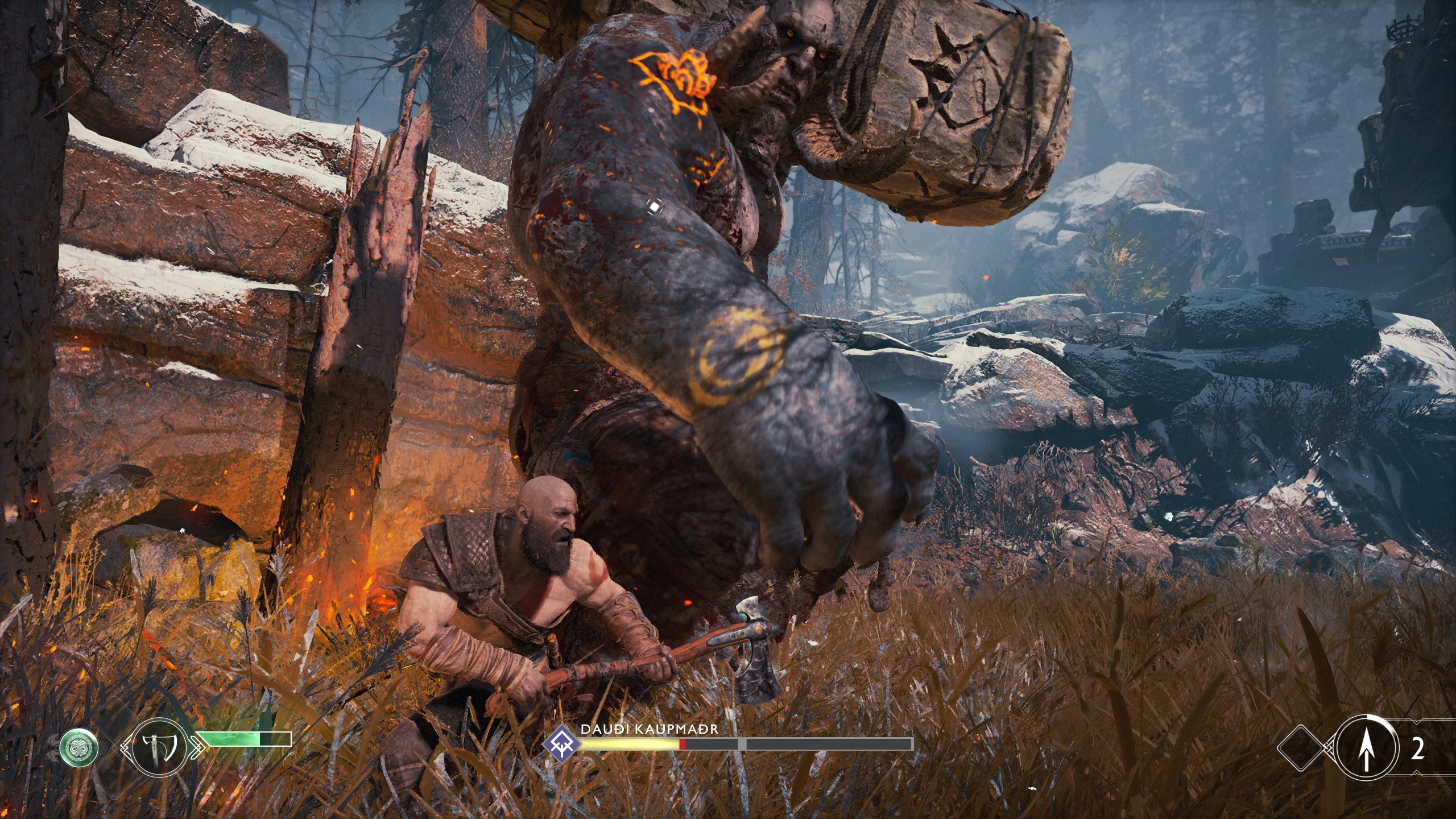The image size is (1456, 819).
Task: Activate the green round talisman icon
Action: pos(79,747)
